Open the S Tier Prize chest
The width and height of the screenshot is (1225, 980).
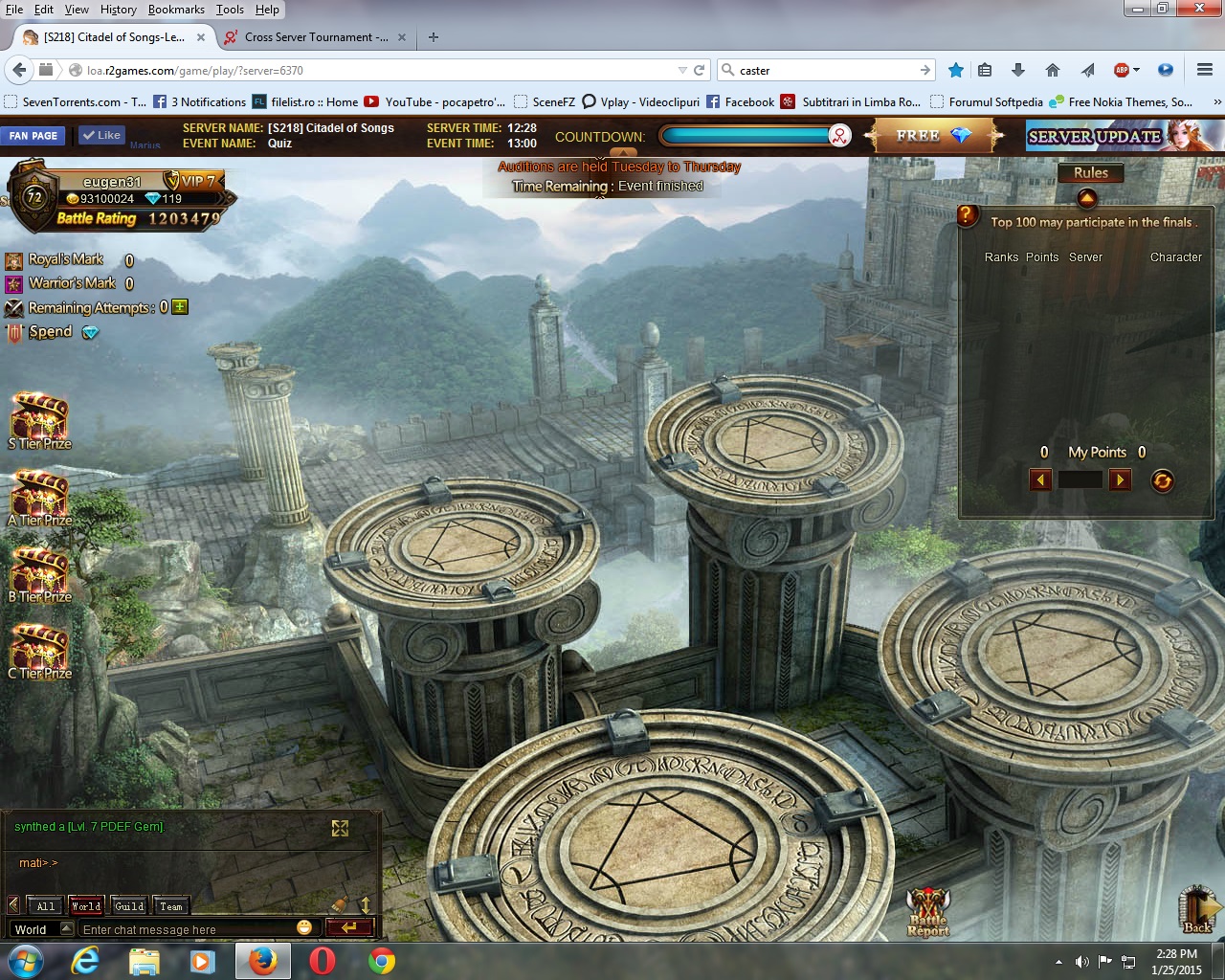coord(39,420)
